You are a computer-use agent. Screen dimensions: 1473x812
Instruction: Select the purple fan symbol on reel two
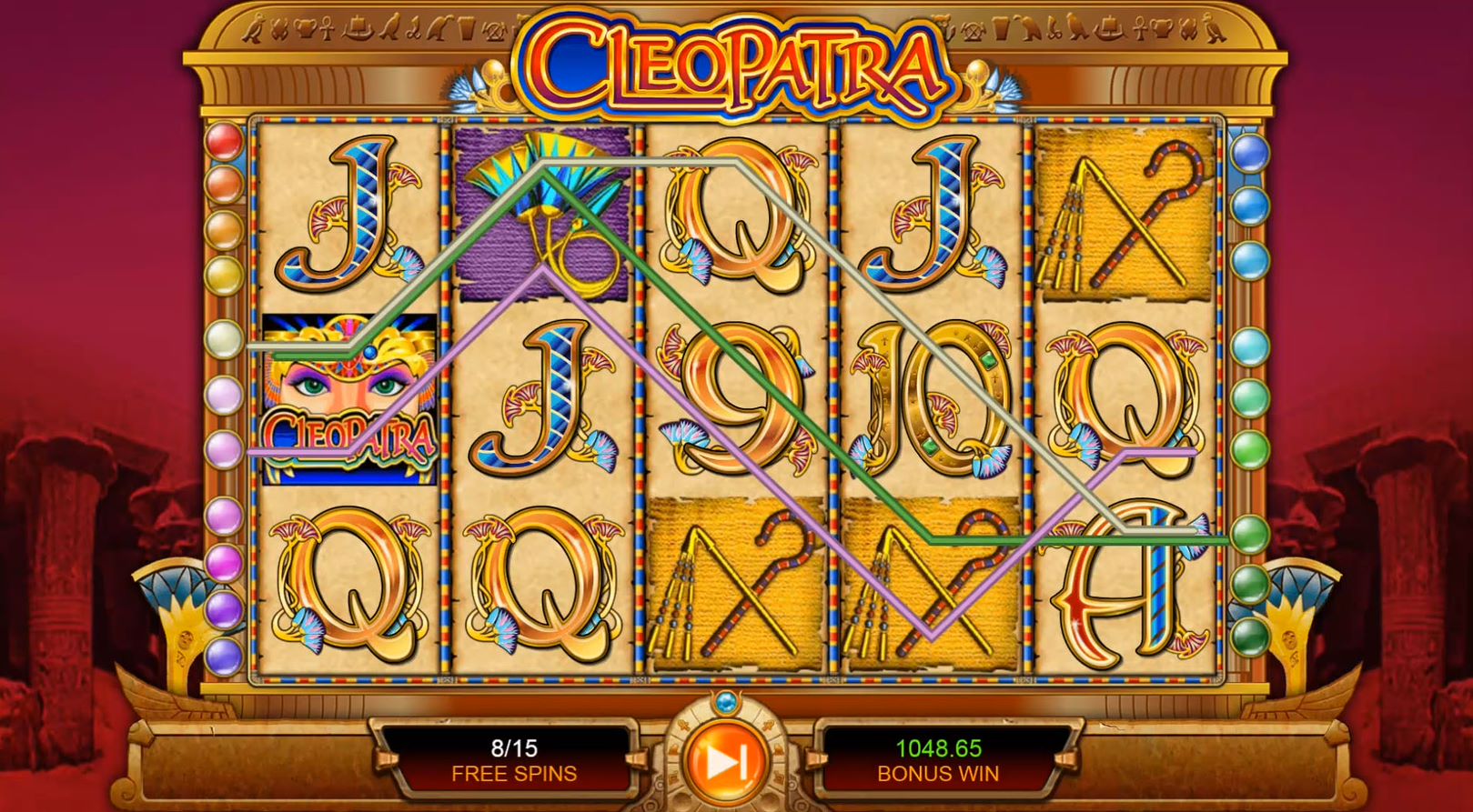click(541, 214)
